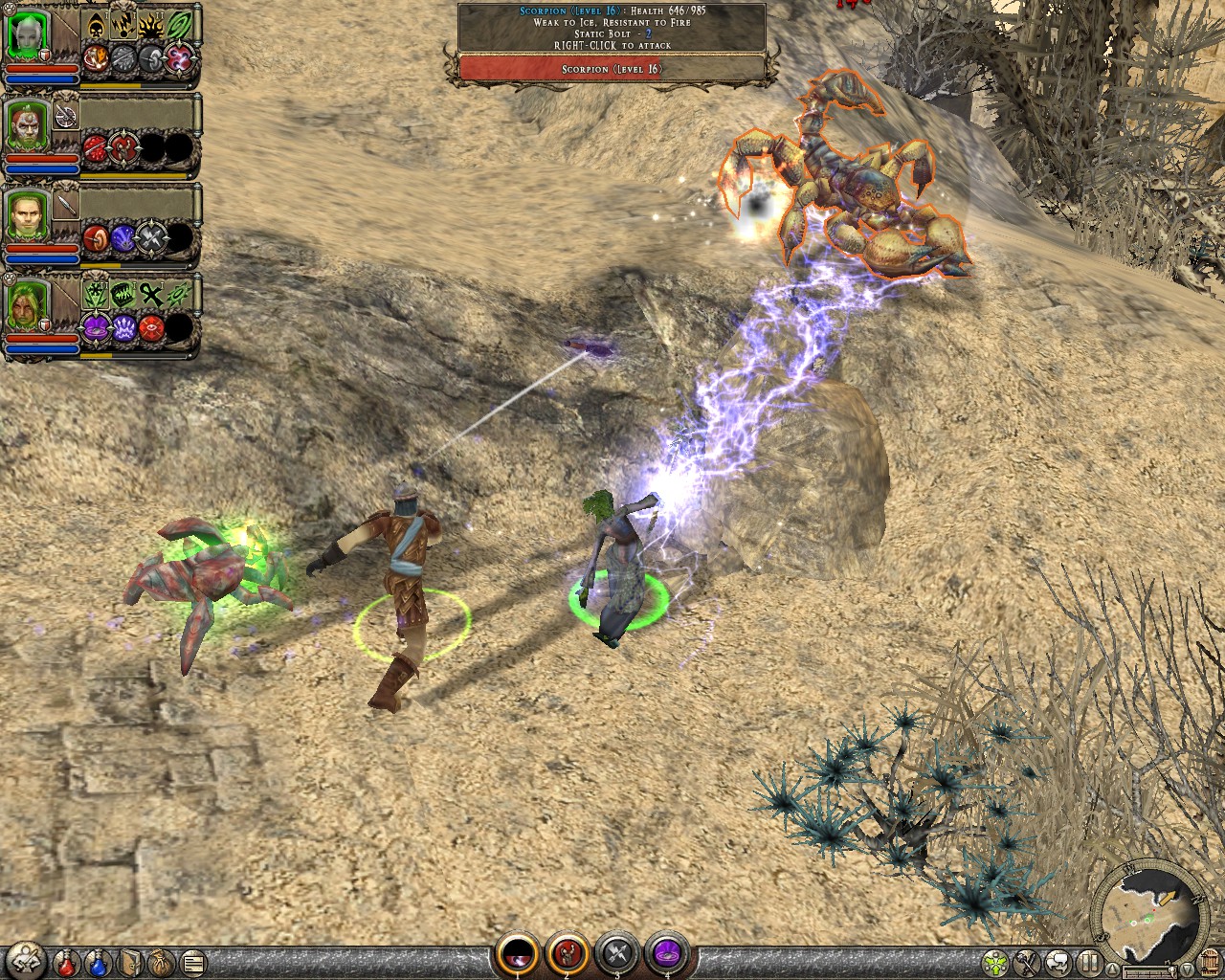The width and height of the screenshot is (1225, 980).
Task: Collapse minimap zoom with the down arrow
Action: click(x=1187, y=969)
